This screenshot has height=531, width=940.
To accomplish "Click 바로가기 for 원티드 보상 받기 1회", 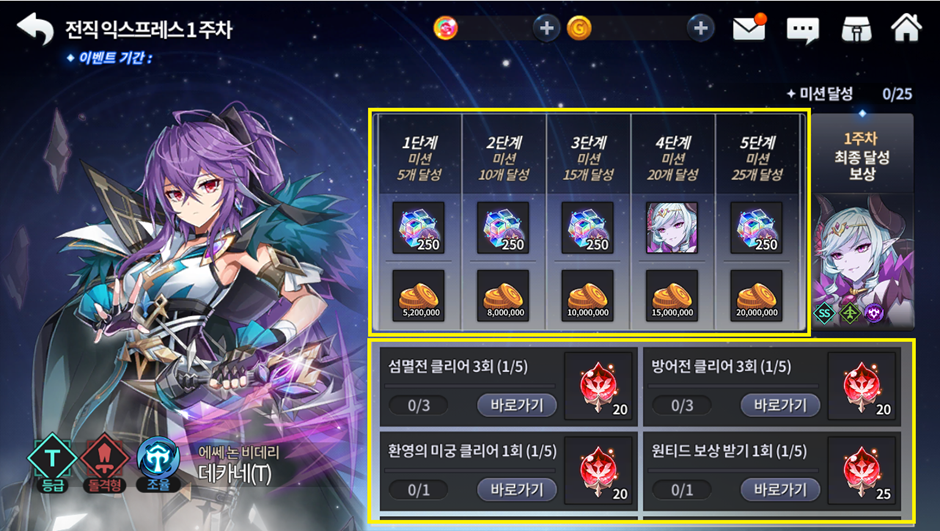I will click(x=779, y=489).
